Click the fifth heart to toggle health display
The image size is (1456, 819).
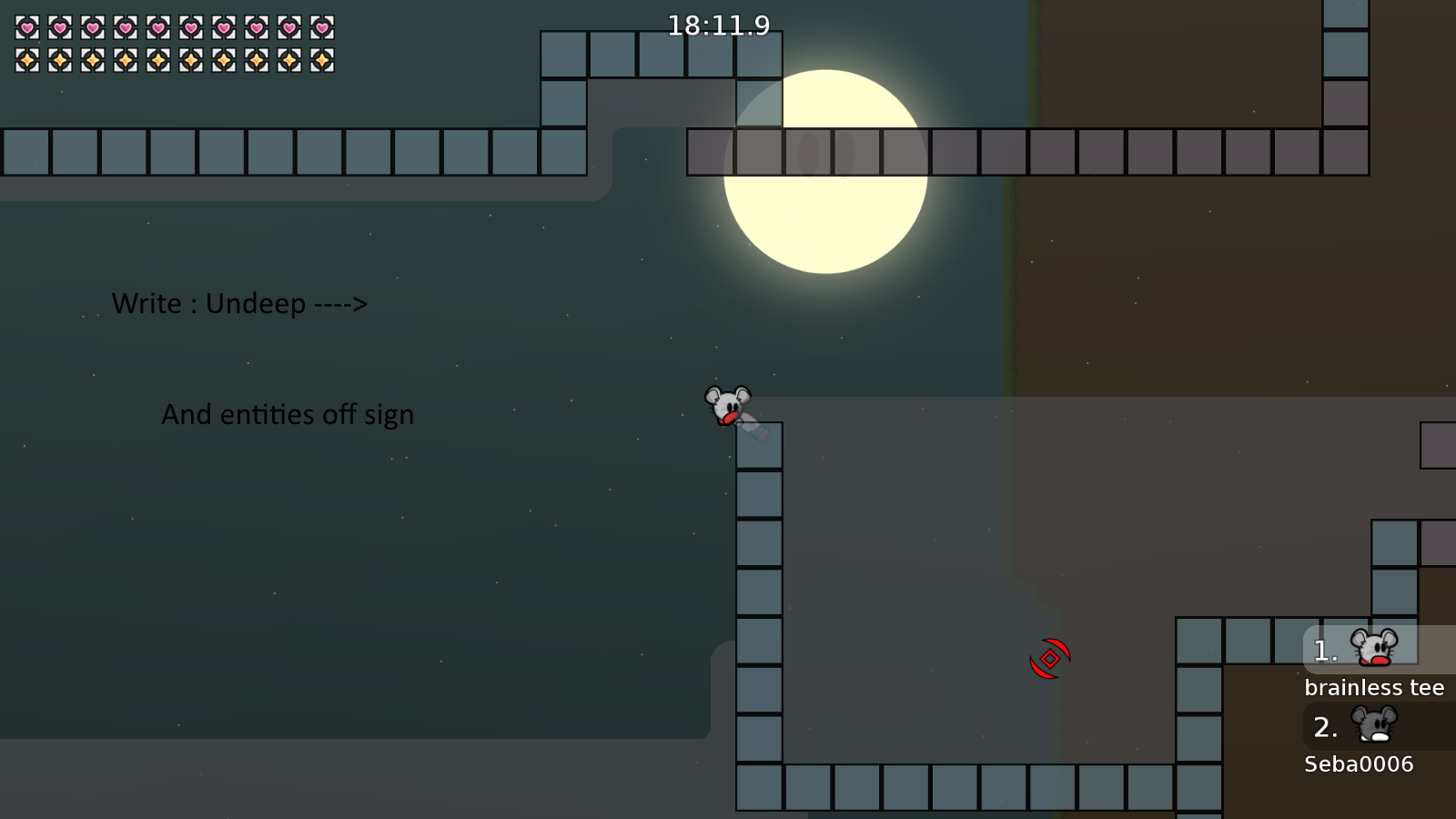(157, 28)
